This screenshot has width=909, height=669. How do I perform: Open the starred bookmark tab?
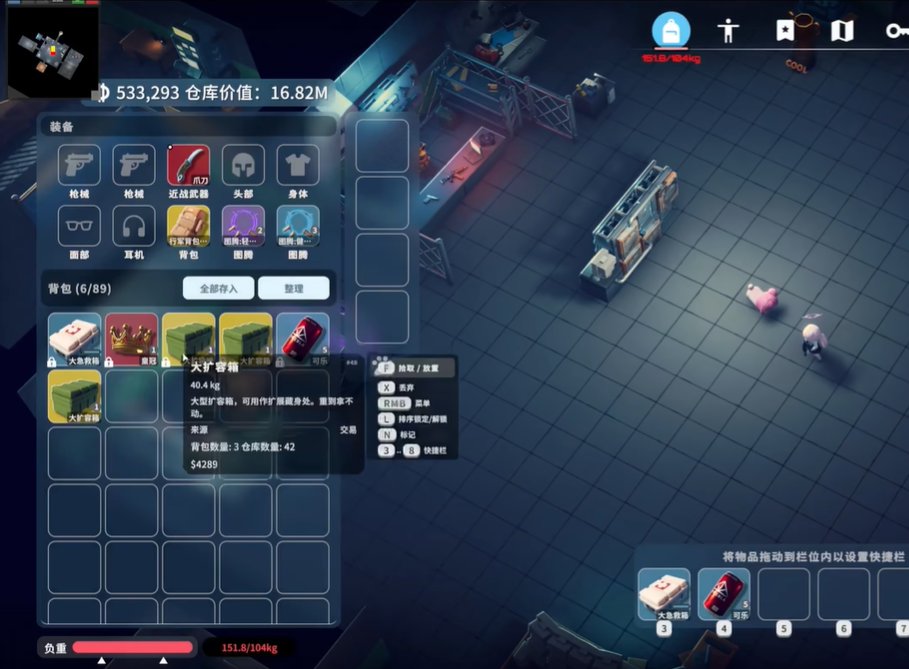click(x=785, y=31)
